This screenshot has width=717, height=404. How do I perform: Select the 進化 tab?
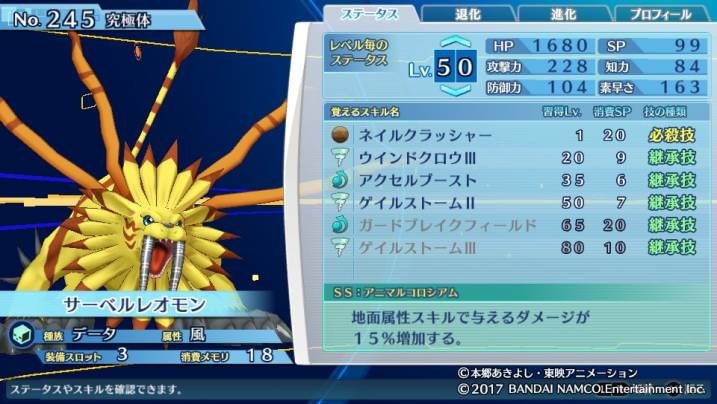click(561, 14)
